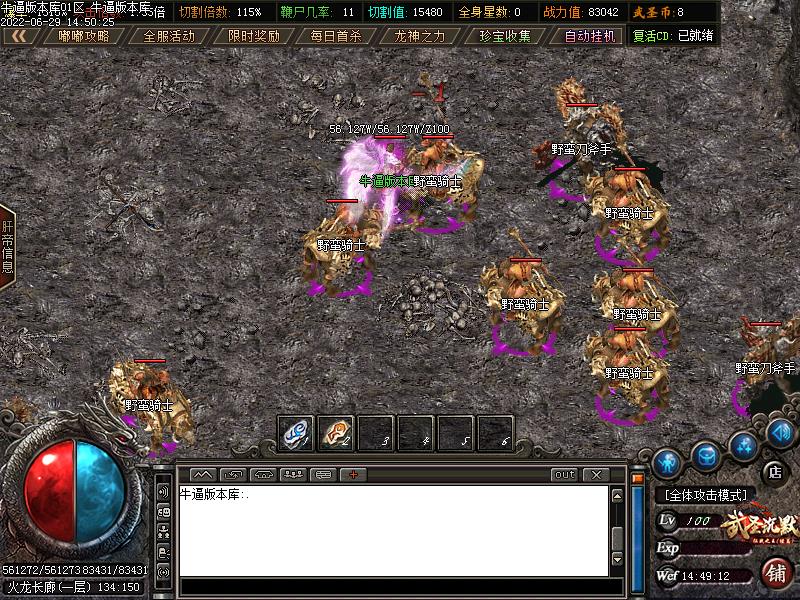Switch the 全体攻击模式 attack mode
Image resolution: width=800 pixels, height=600 pixels.
point(707,495)
